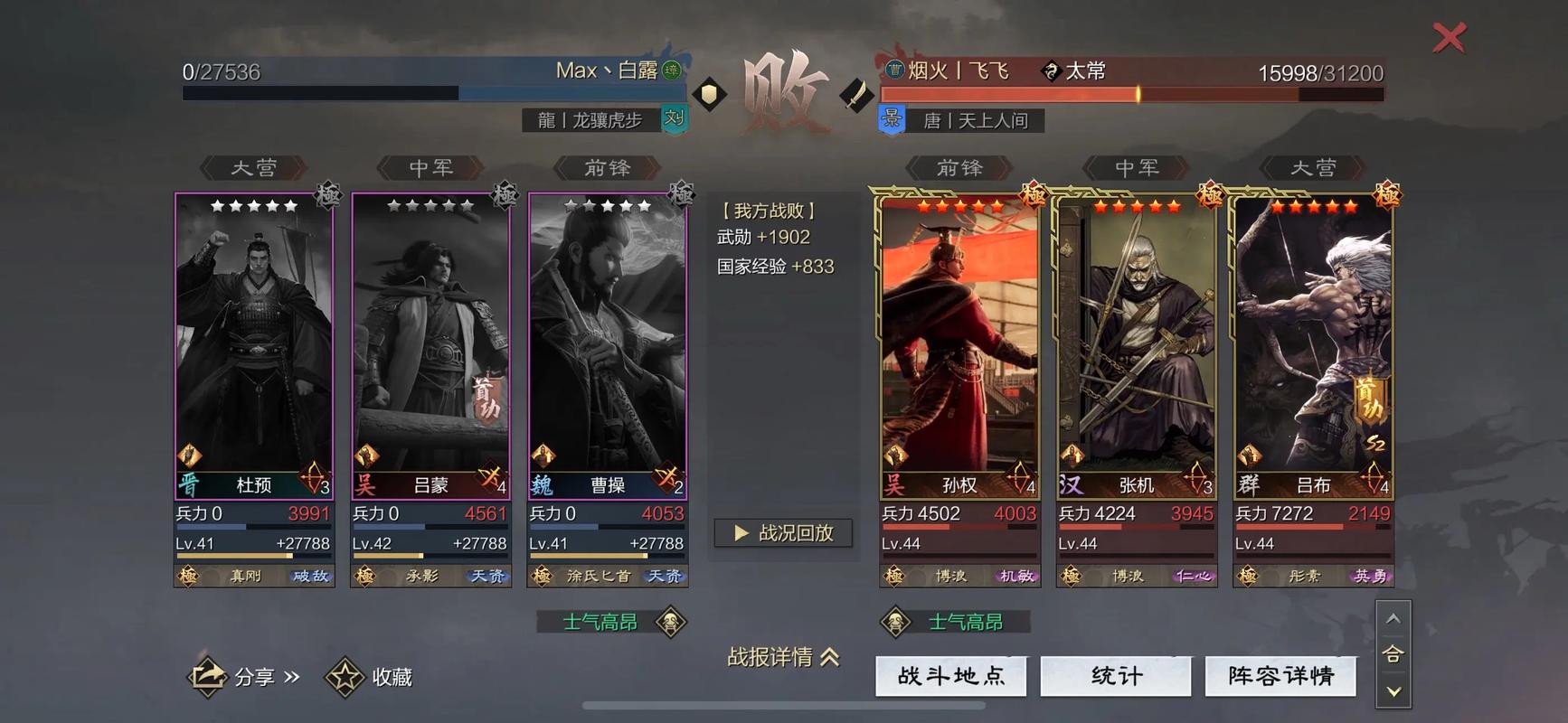Collapse 战报详情 via its chevron
The height and width of the screenshot is (723, 1568).
tap(830, 659)
